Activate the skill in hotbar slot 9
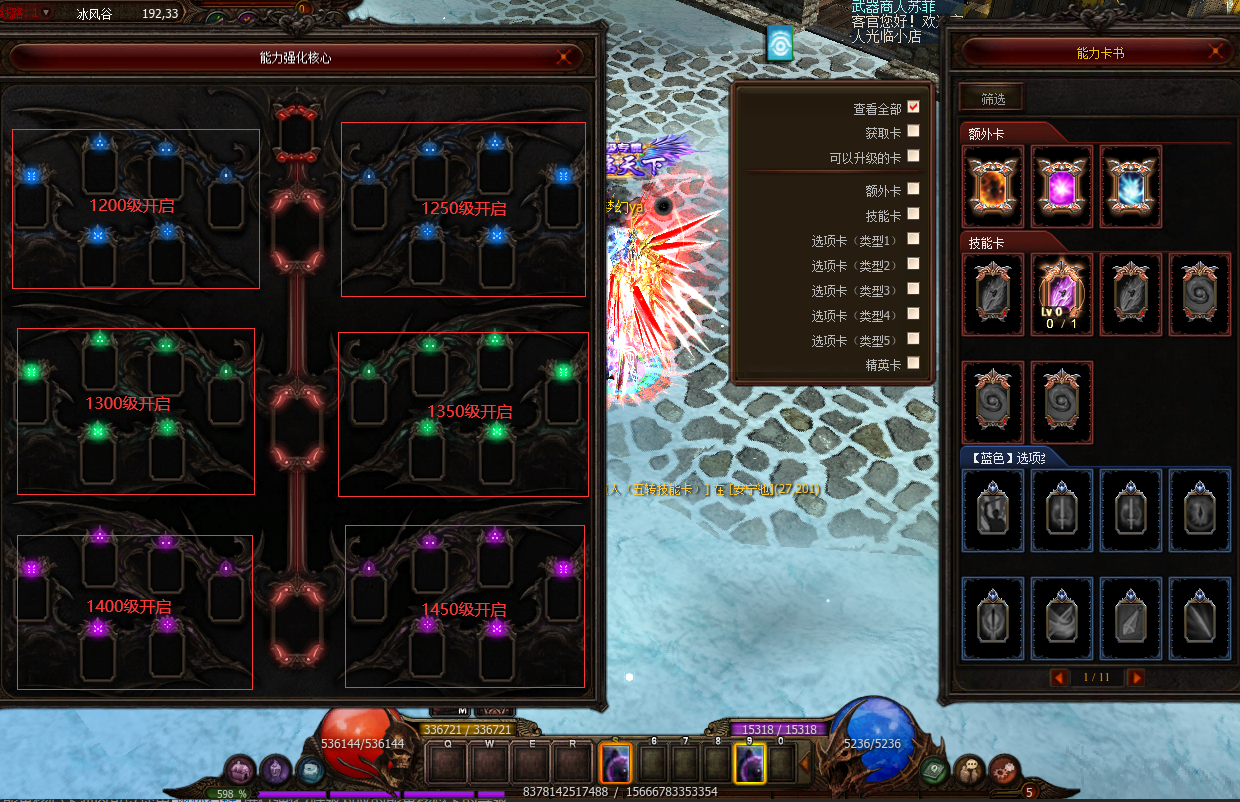The image size is (1240, 802). pyautogui.click(x=749, y=765)
